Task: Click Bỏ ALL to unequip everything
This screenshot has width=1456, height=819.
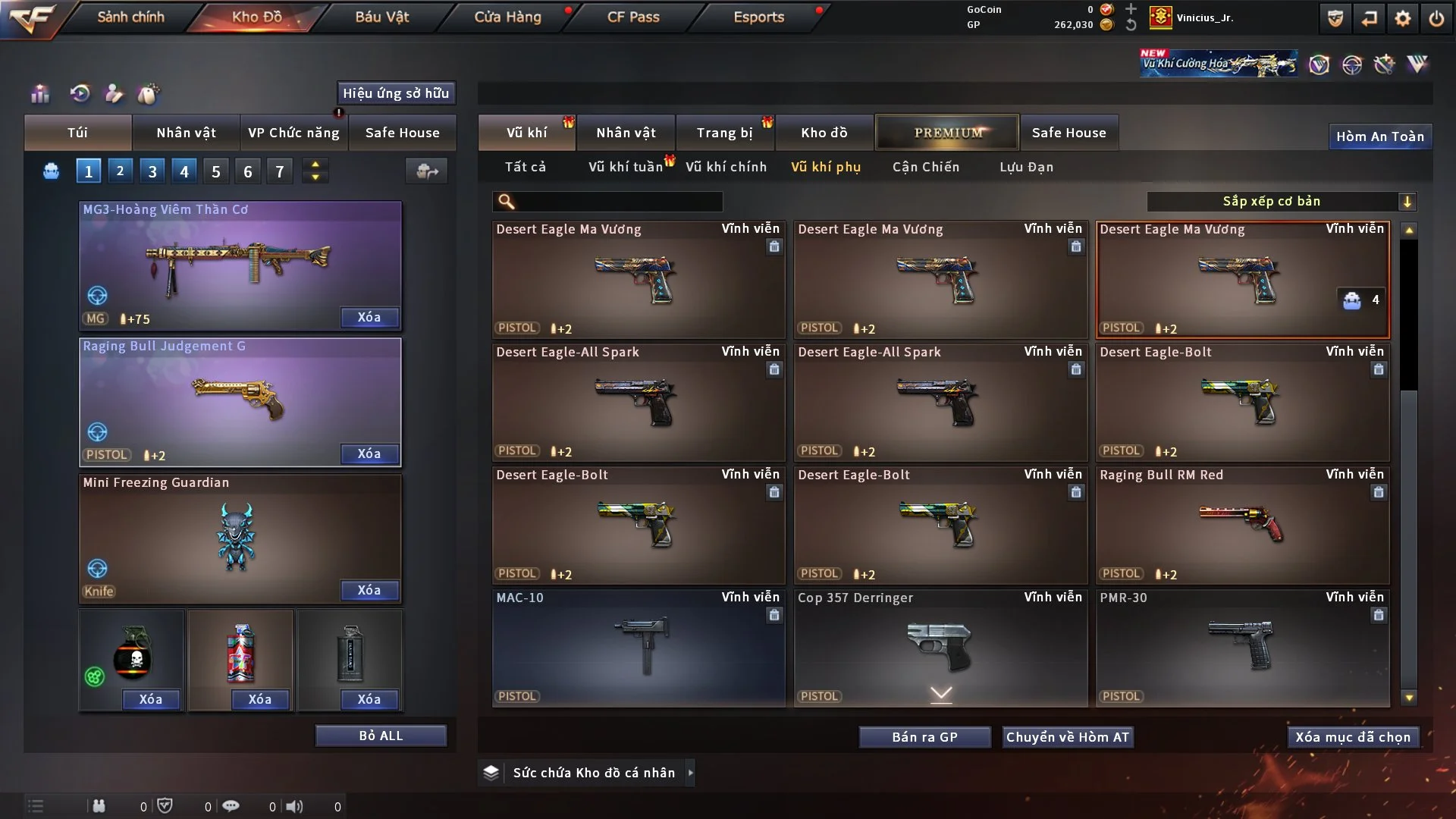Action: tap(381, 736)
